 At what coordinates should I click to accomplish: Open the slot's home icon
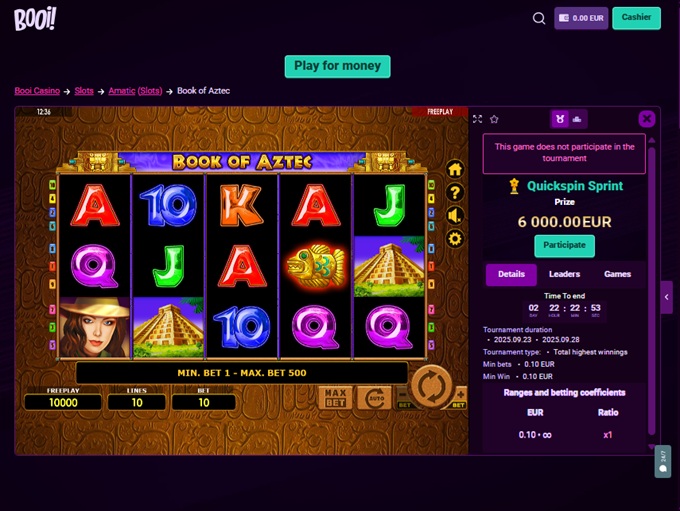click(x=455, y=169)
